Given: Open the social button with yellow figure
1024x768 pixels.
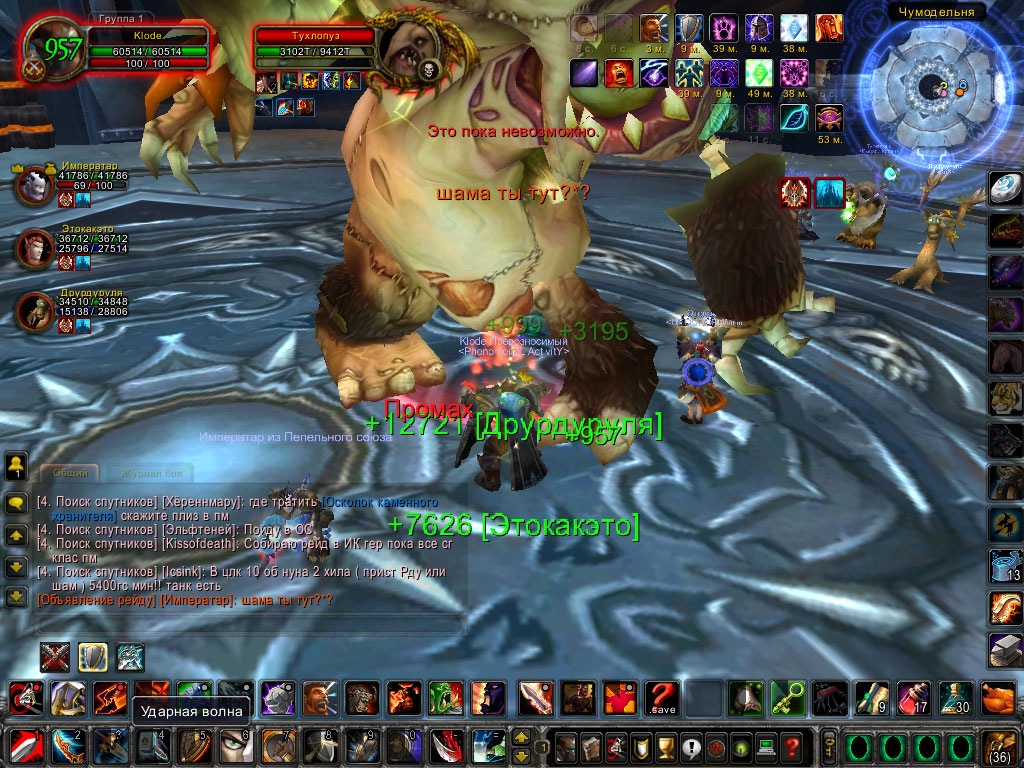Looking at the screenshot, I should click(x=16, y=464).
